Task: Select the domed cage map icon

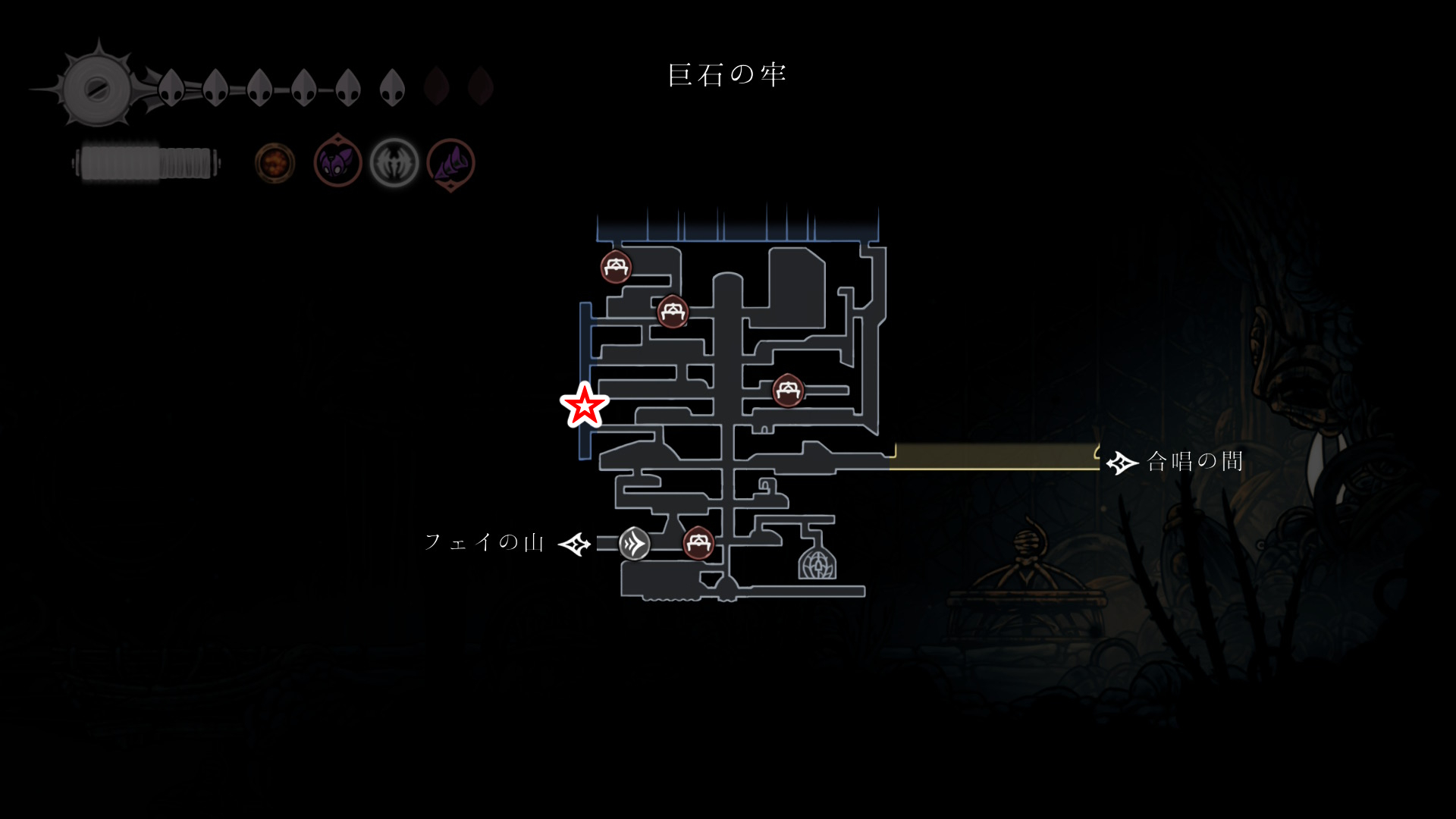Action: (x=817, y=563)
